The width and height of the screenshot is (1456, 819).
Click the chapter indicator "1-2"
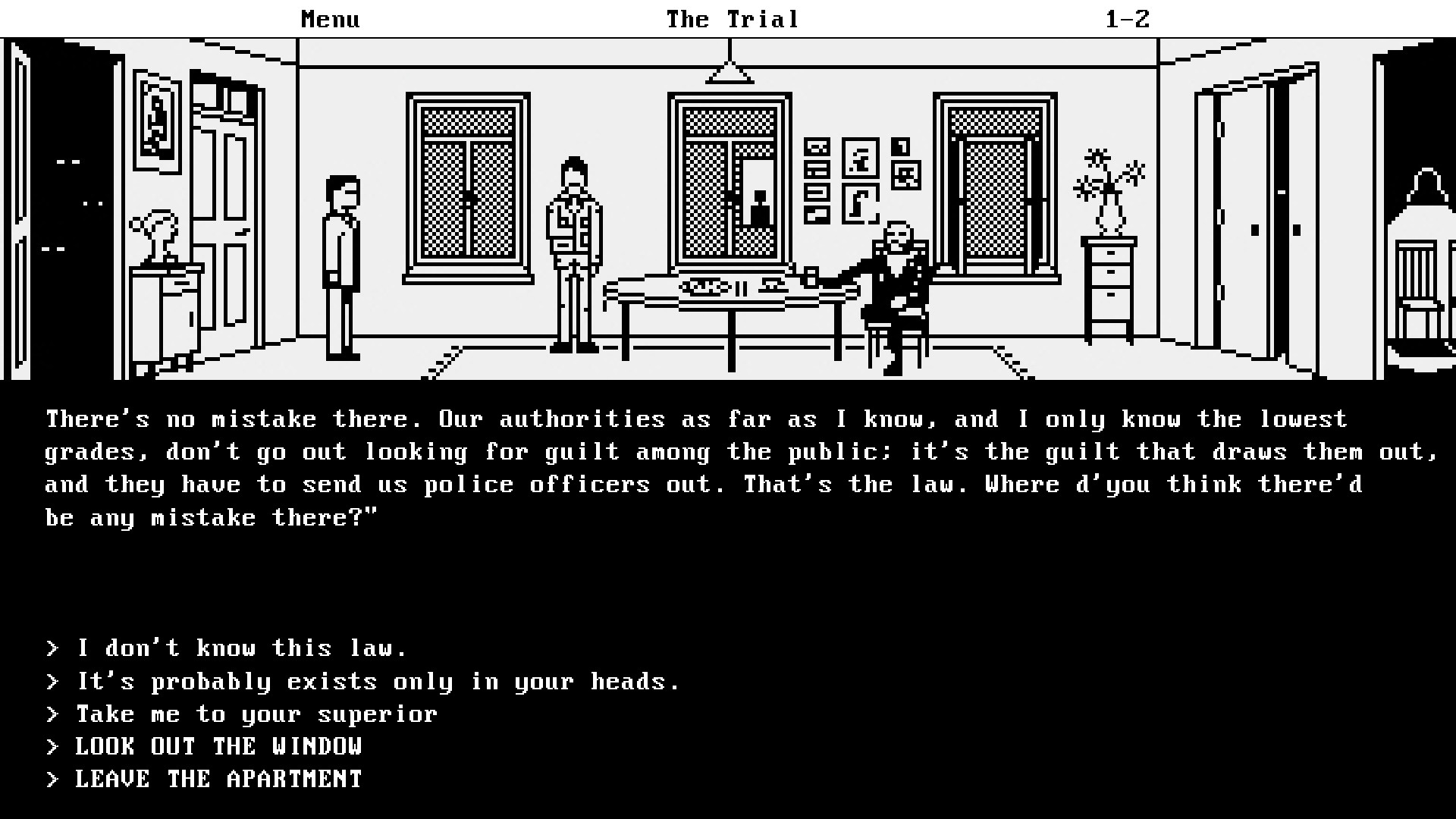1128,19
